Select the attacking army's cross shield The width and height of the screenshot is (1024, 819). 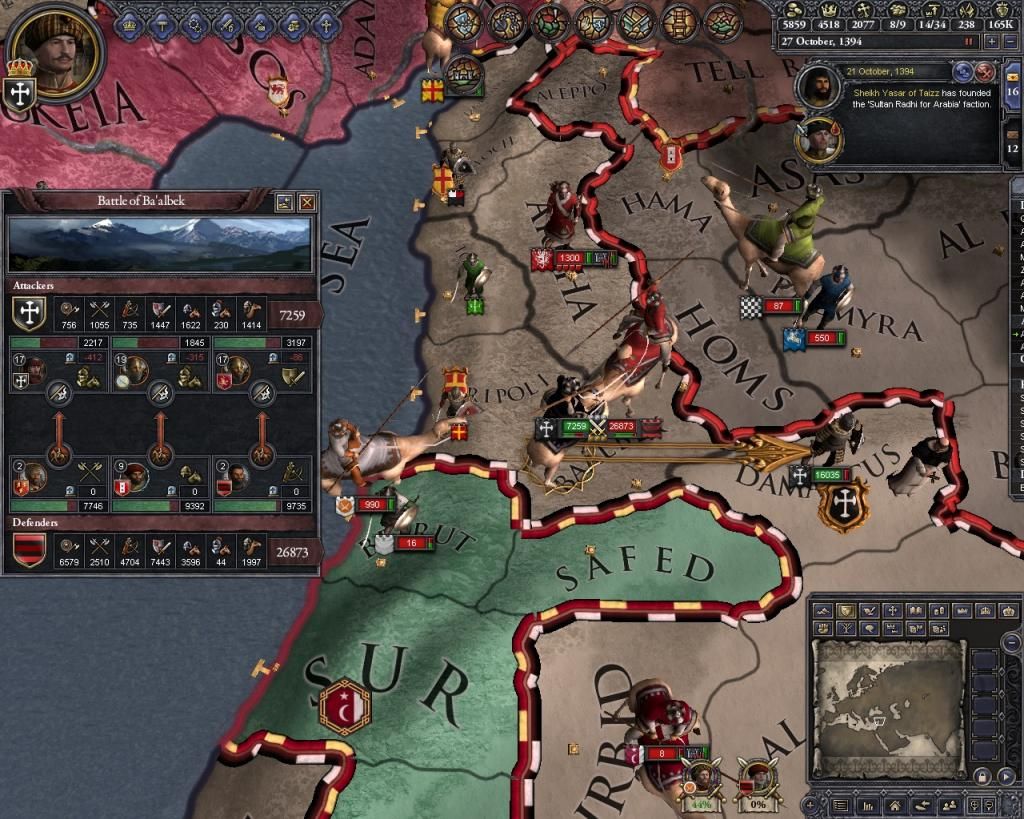point(30,314)
